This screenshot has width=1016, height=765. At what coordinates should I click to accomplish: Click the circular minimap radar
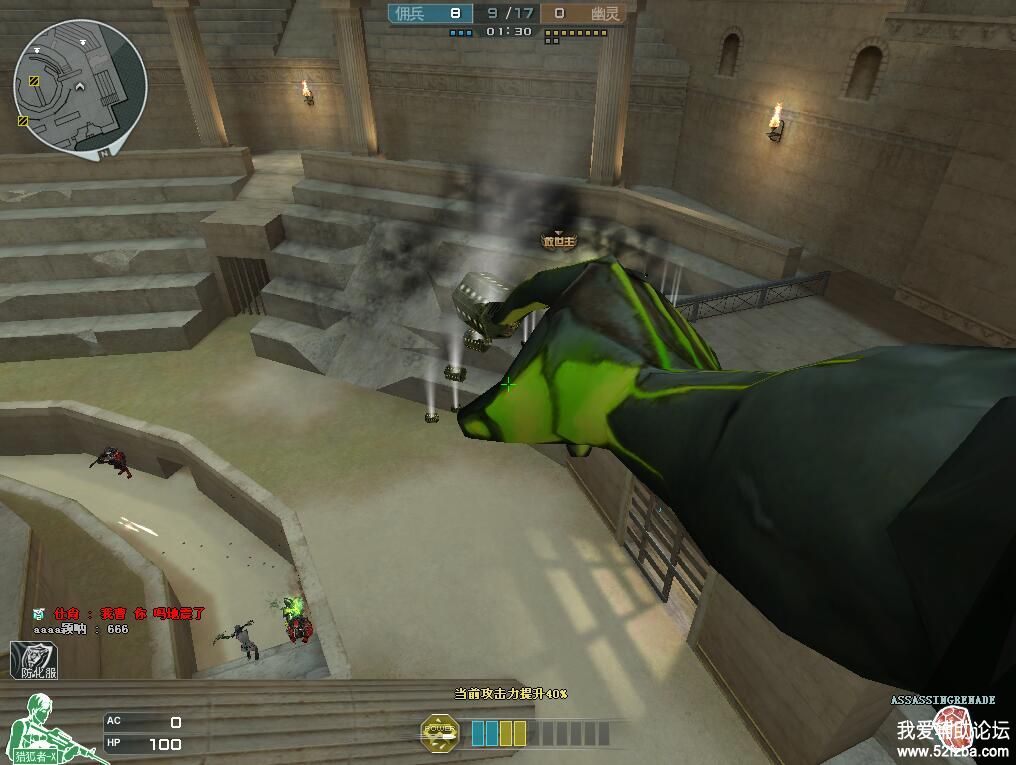tap(80, 88)
